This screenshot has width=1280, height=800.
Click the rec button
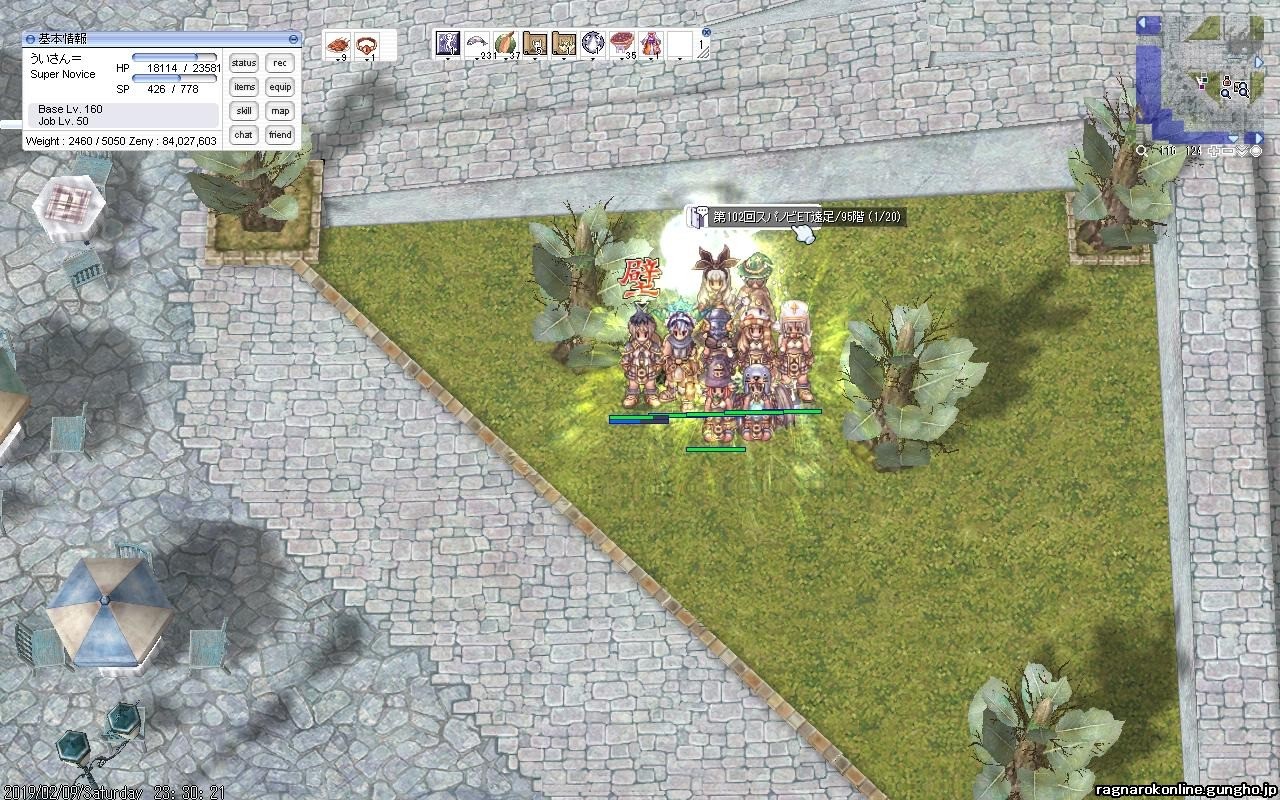(280, 63)
